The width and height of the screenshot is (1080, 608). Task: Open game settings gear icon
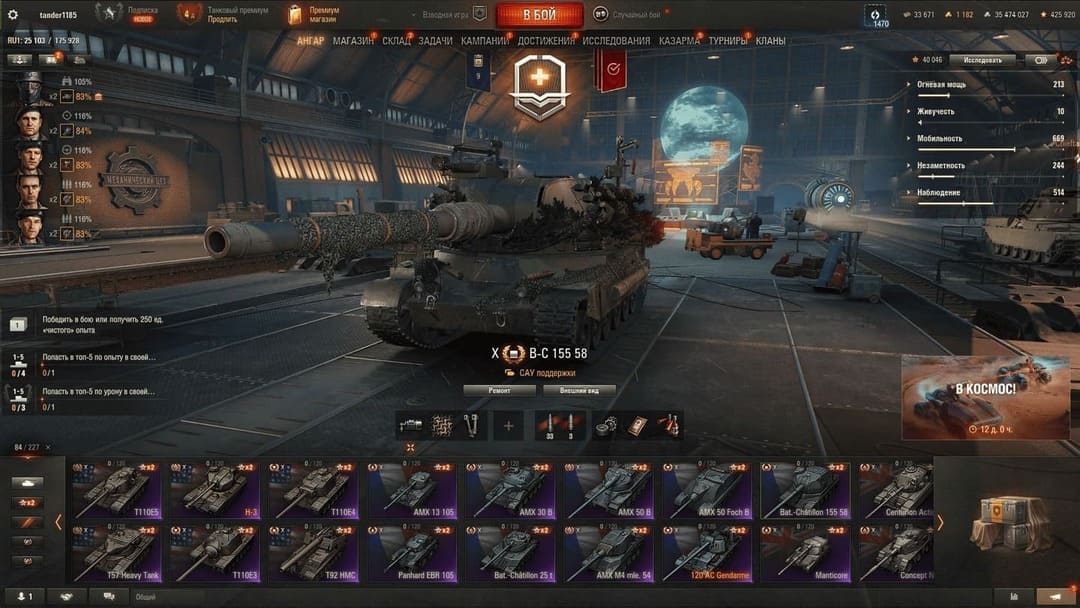(x=13, y=14)
